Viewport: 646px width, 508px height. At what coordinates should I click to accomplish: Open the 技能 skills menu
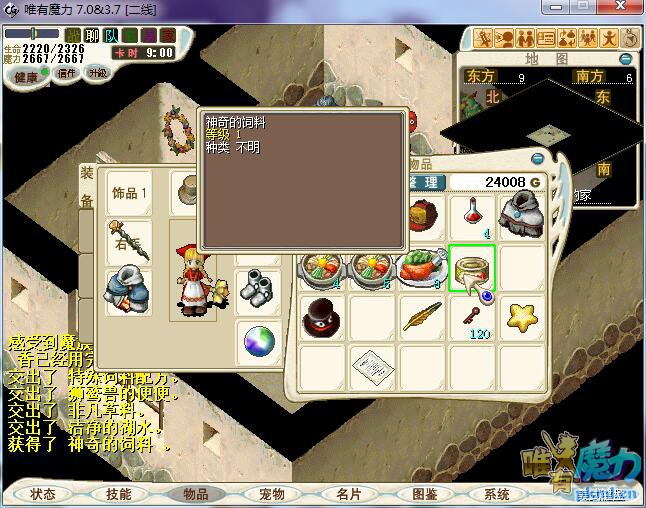coord(119,494)
